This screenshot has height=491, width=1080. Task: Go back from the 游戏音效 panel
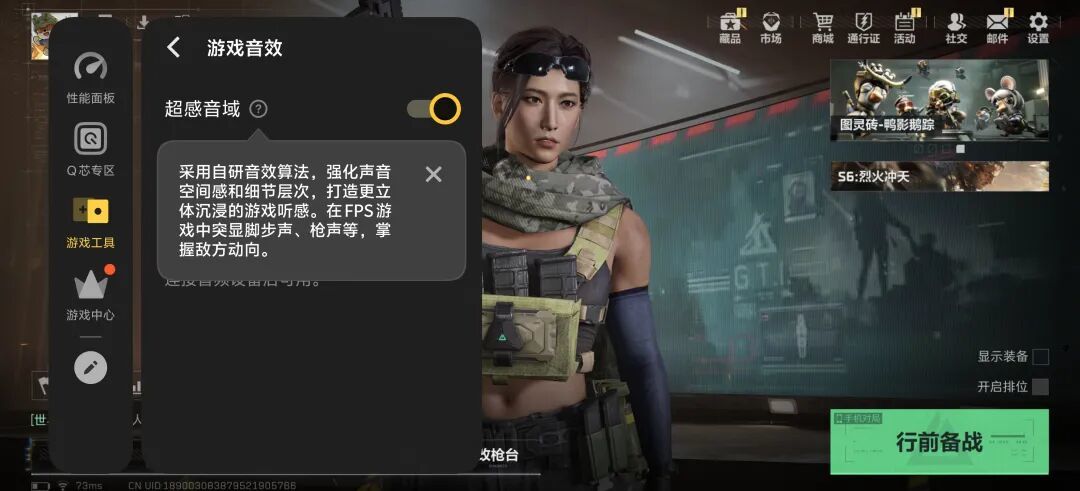click(x=174, y=47)
